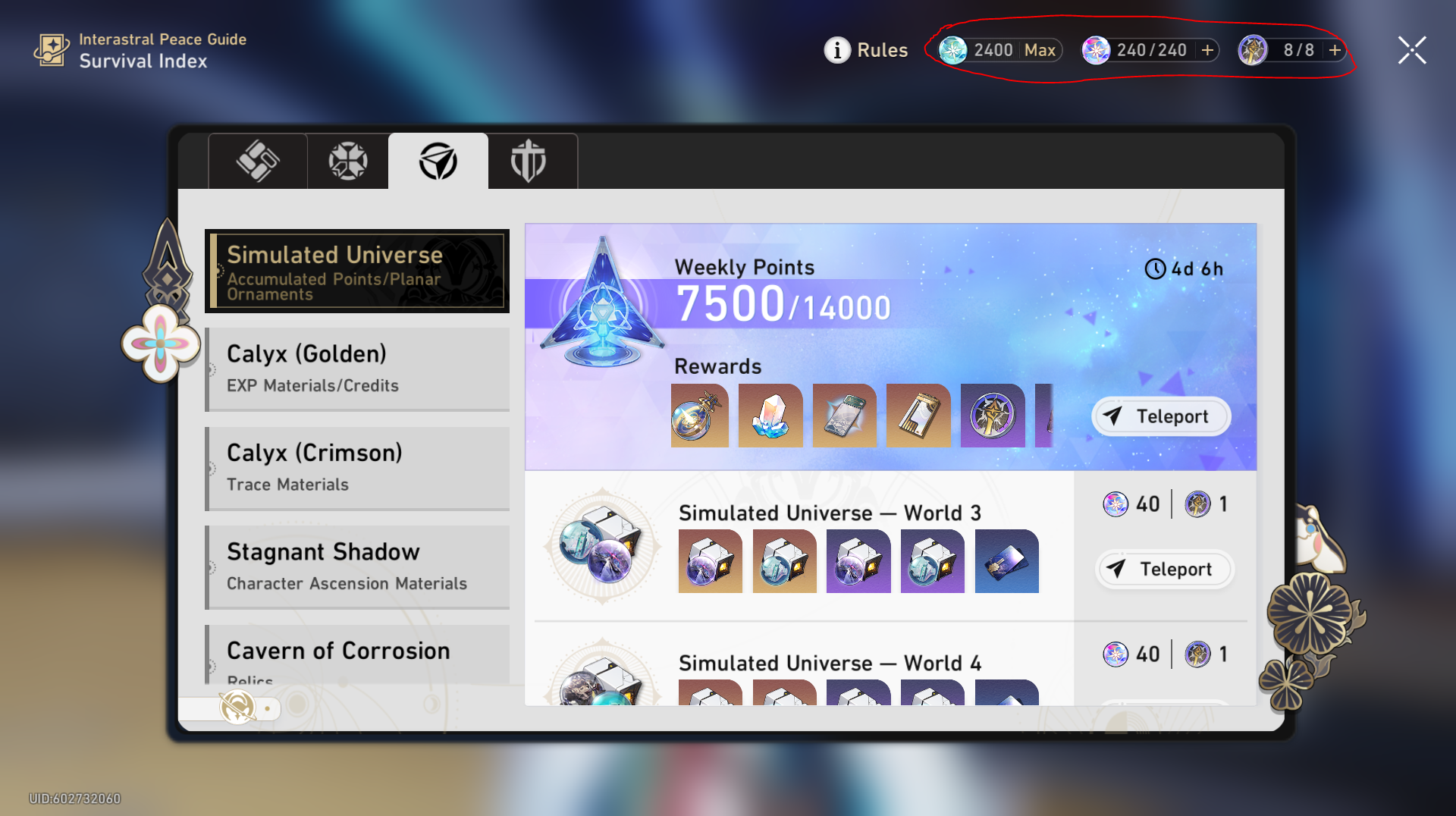Select the Survival Index compass icon

pyautogui.click(x=438, y=161)
